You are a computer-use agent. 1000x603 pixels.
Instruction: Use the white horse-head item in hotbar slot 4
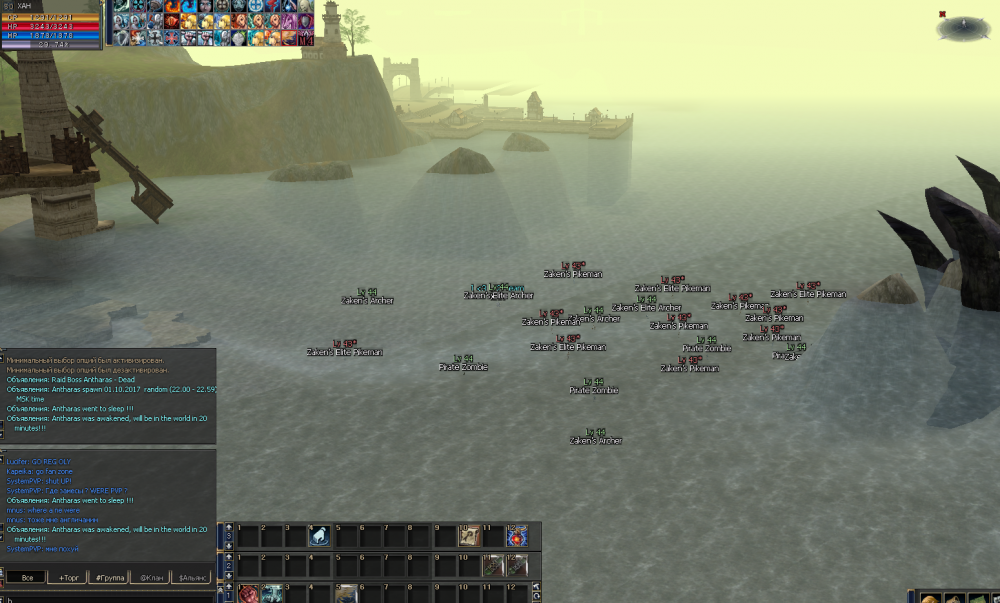(318, 537)
